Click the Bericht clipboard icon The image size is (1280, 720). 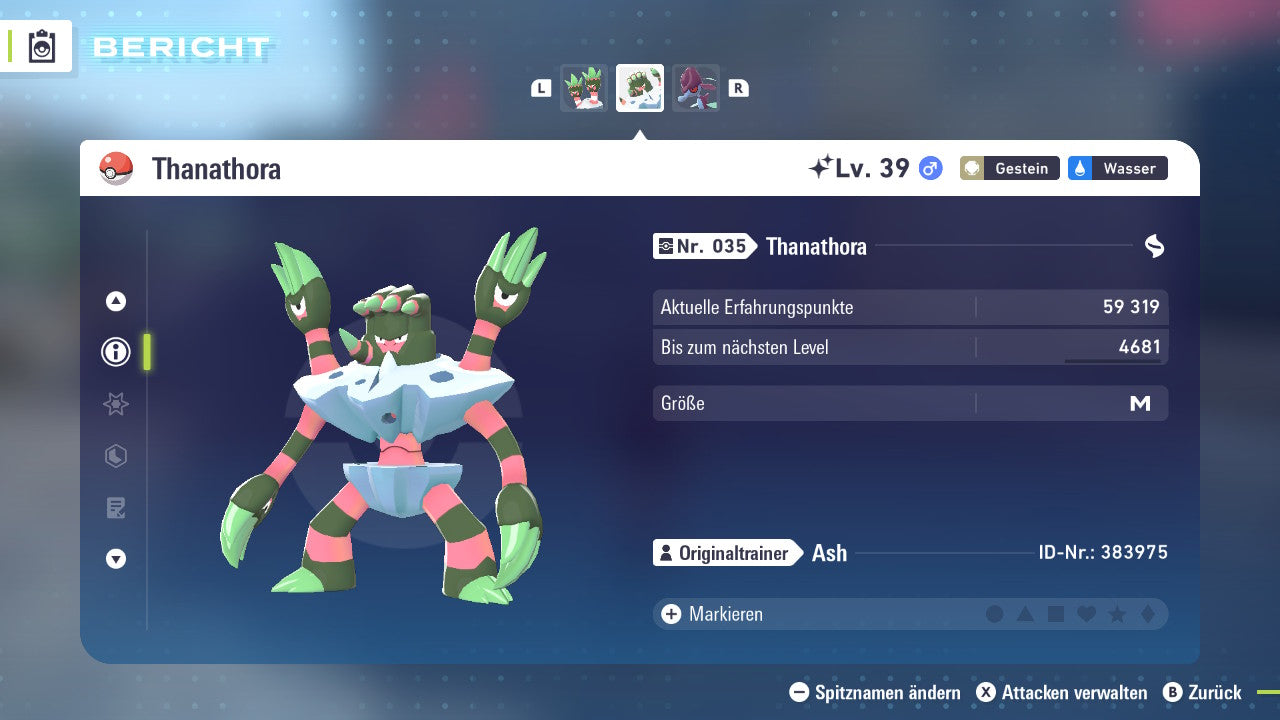click(42, 47)
